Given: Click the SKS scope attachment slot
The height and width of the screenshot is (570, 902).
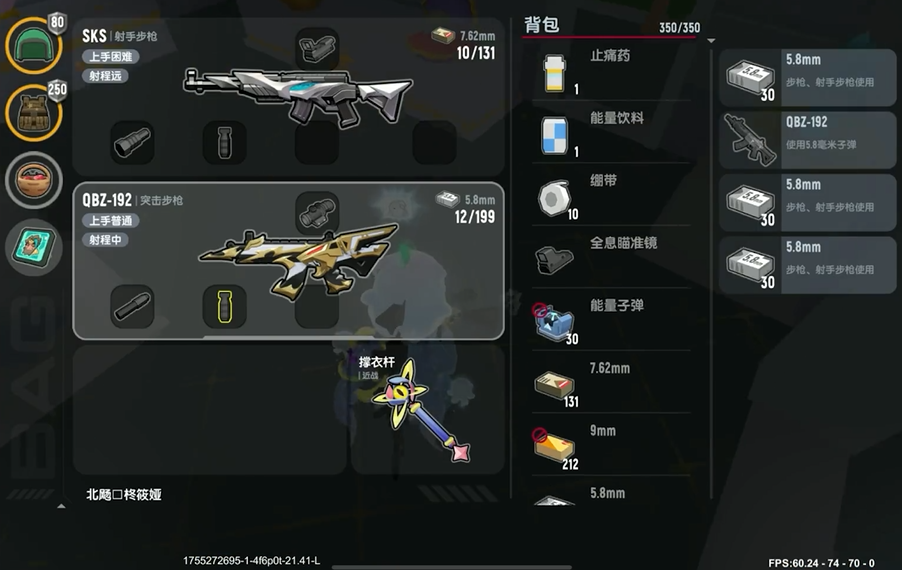Looking at the screenshot, I should (317, 46).
